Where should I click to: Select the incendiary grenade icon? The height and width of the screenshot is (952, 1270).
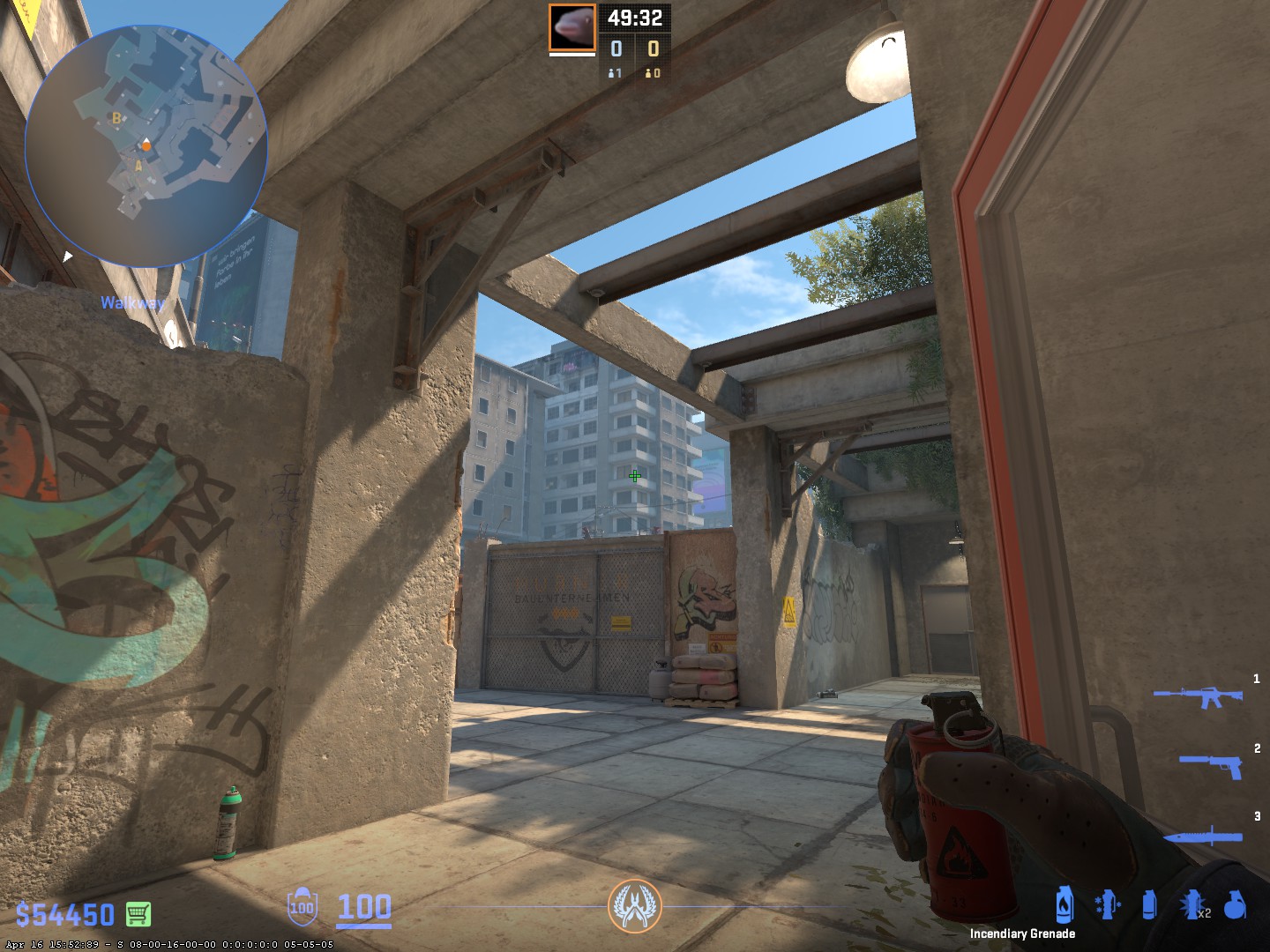(1065, 904)
